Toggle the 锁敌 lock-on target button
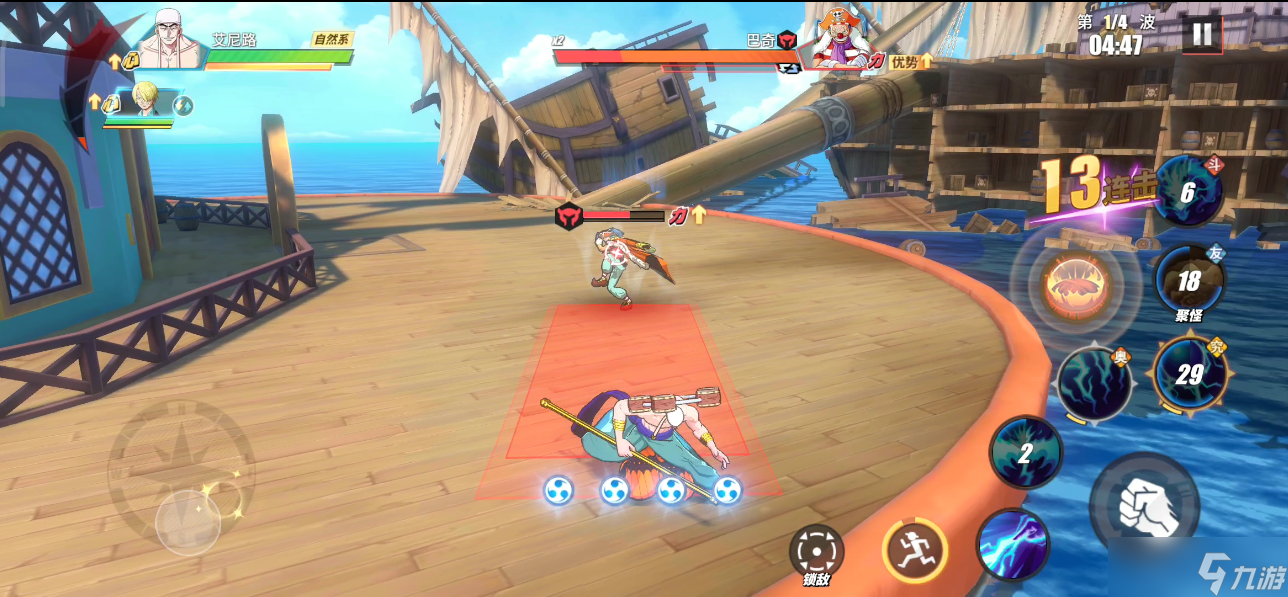The height and width of the screenshot is (597, 1288). click(816, 551)
